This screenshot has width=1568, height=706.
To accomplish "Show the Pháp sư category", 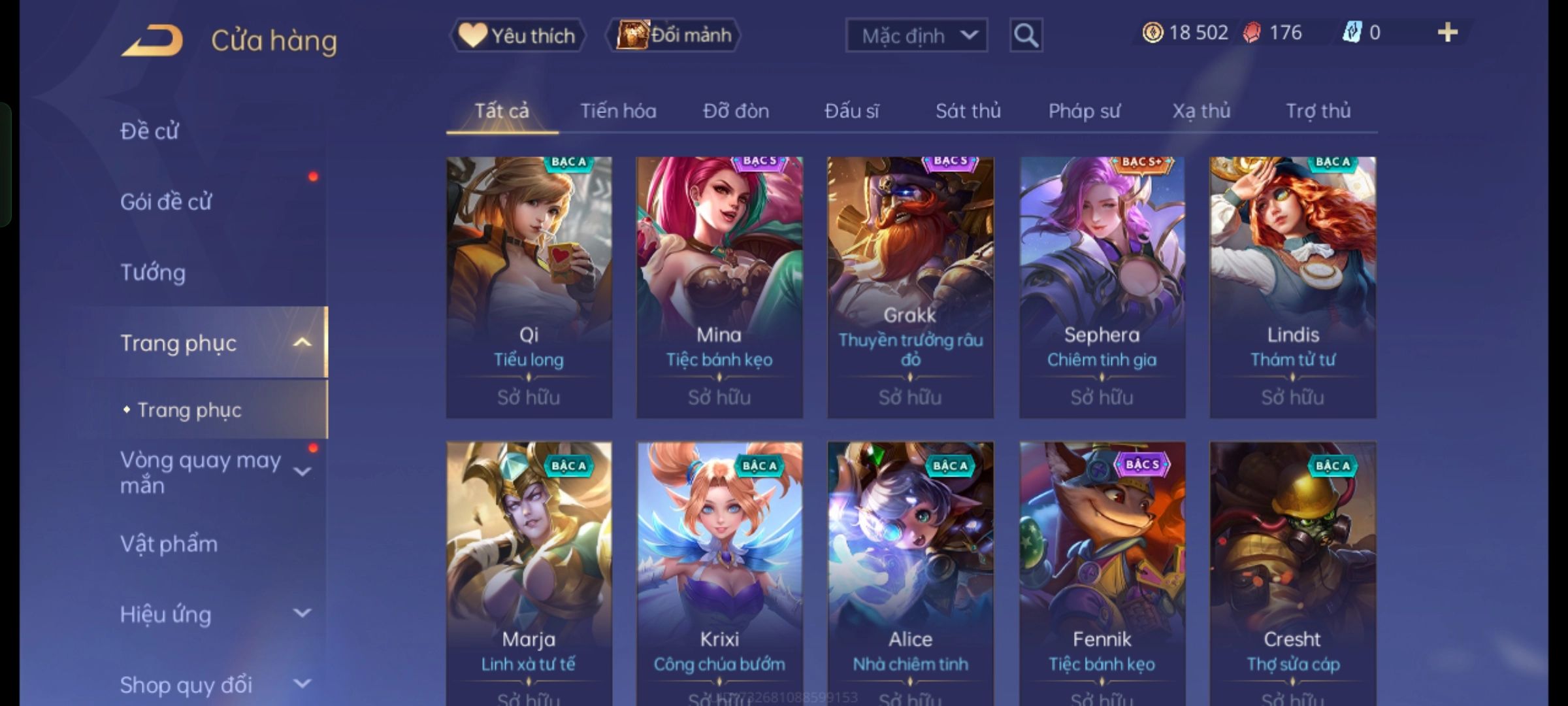I will 1084,111.
